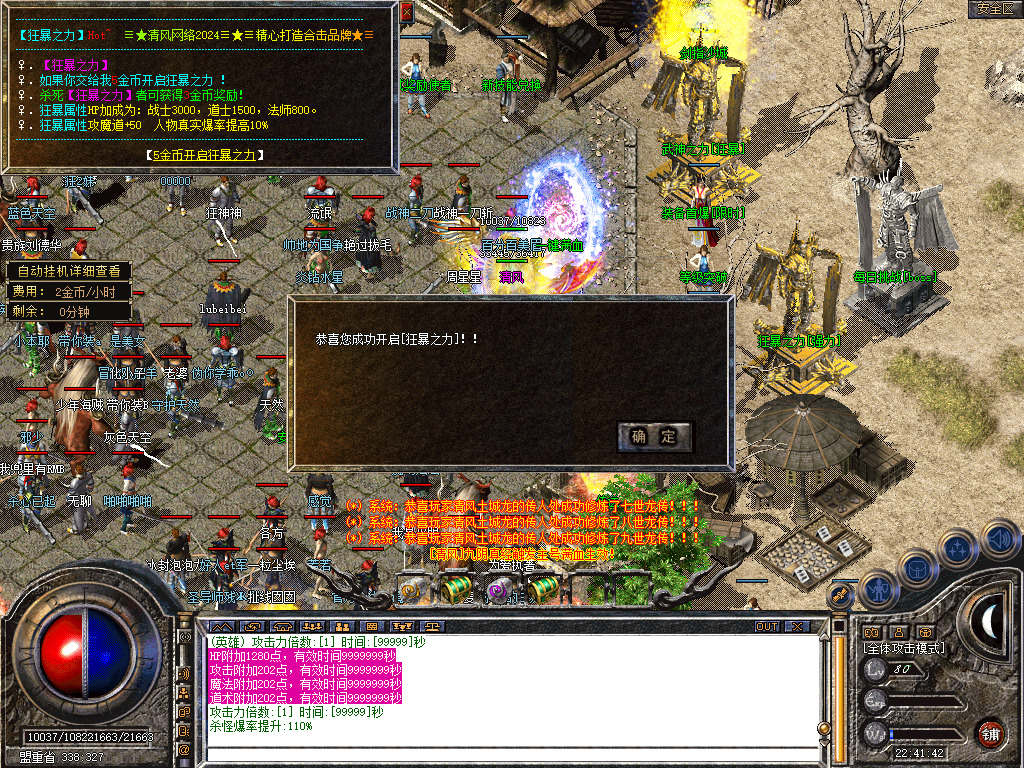Open the bag inventory icon
1024x768 pixels.
(916, 568)
